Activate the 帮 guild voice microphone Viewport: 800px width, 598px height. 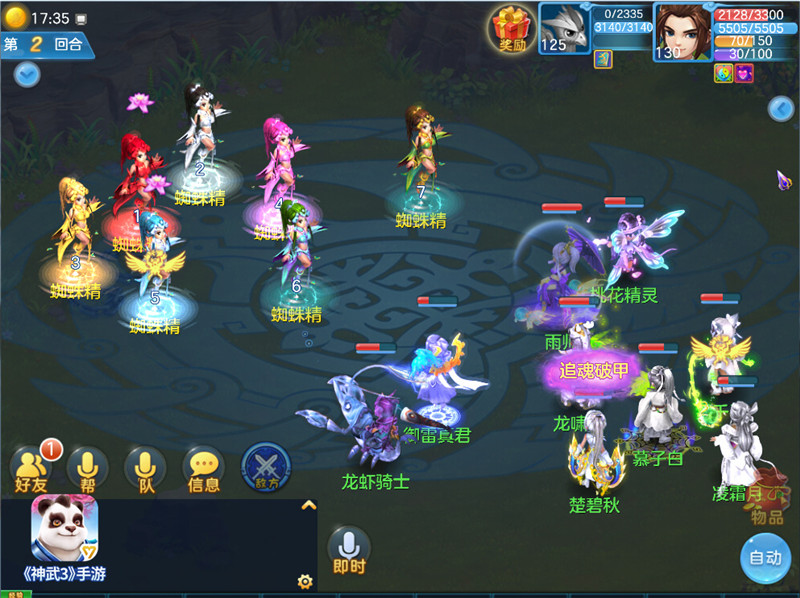pyautogui.click(x=87, y=468)
